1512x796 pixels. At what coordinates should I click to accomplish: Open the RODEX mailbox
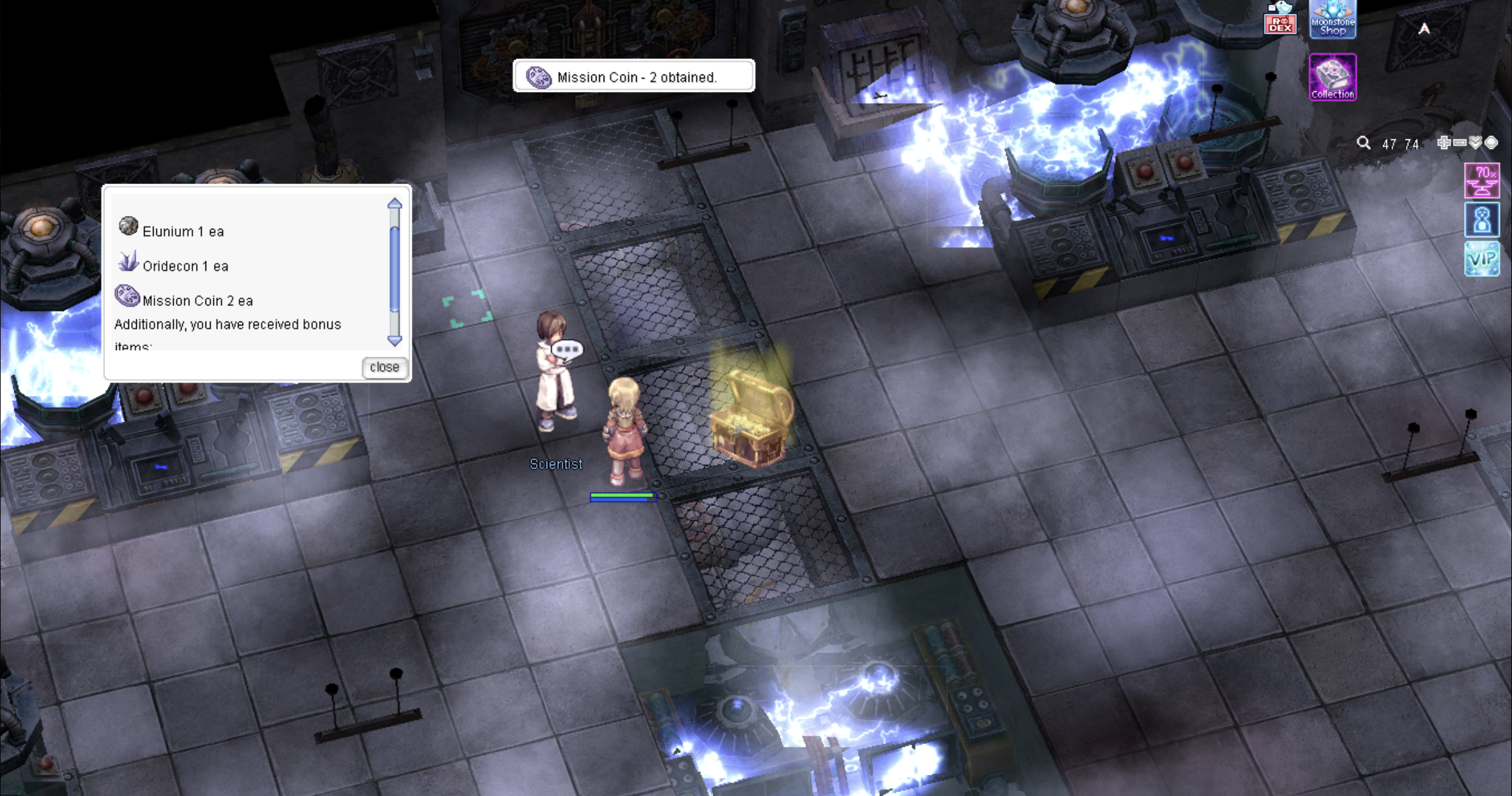(x=1280, y=19)
